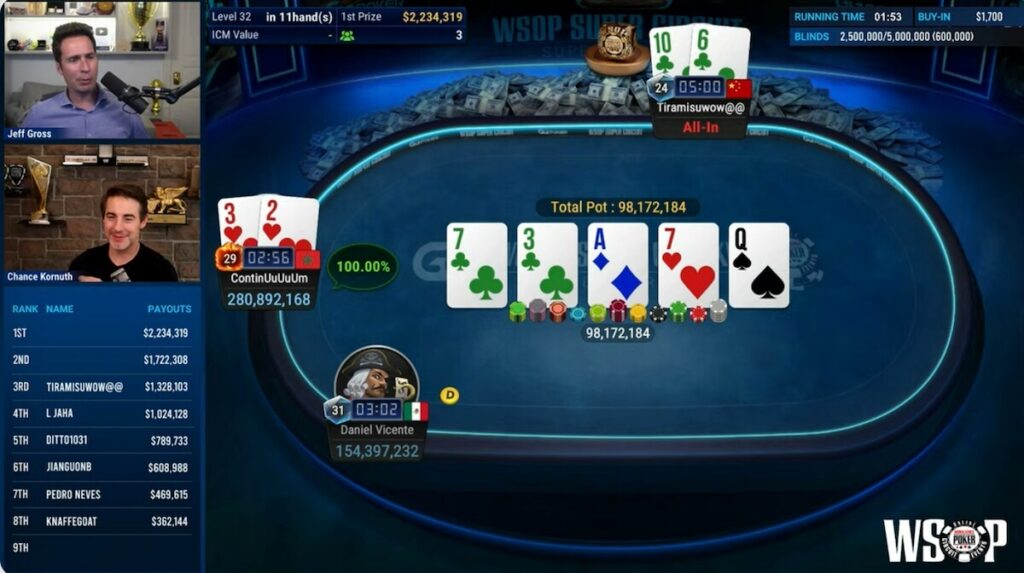Choose the Queen of spades community card

(759, 265)
